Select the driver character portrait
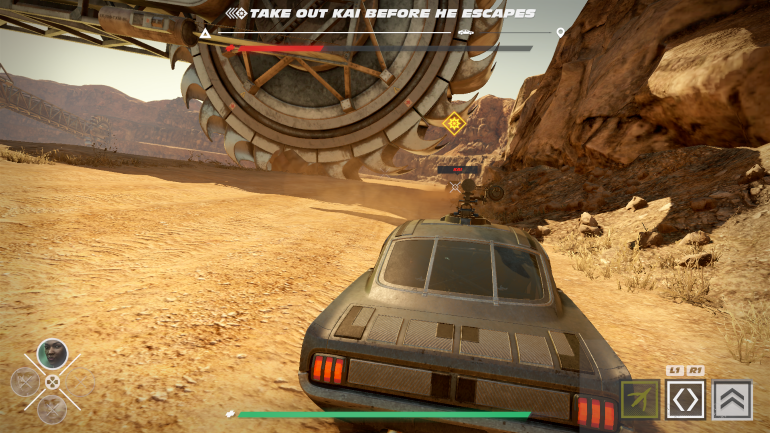770x433 pixels. click(x=52, y=353)
